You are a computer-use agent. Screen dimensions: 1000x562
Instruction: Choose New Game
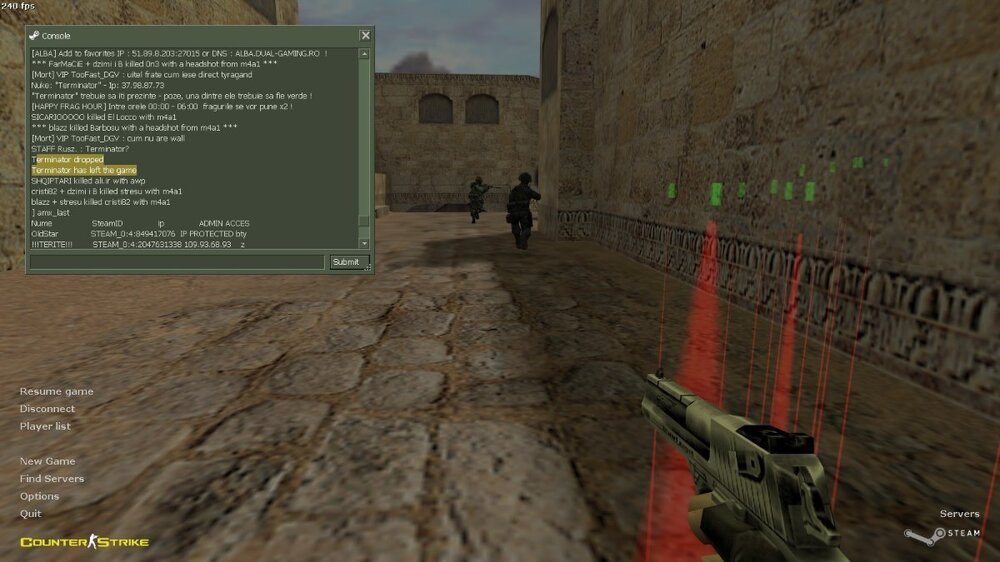47,462
